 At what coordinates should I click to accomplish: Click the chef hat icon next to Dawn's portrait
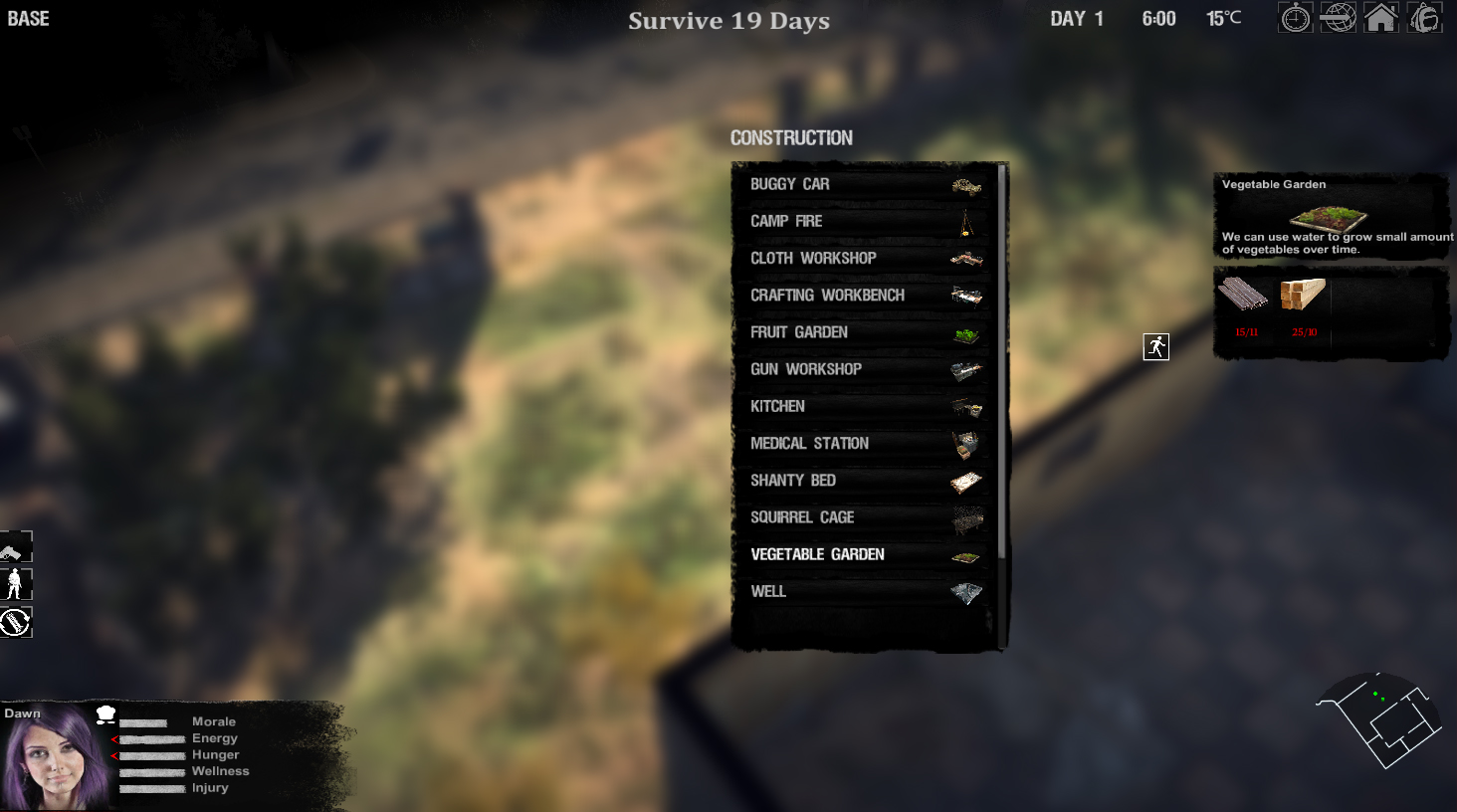tap(107, 712)
